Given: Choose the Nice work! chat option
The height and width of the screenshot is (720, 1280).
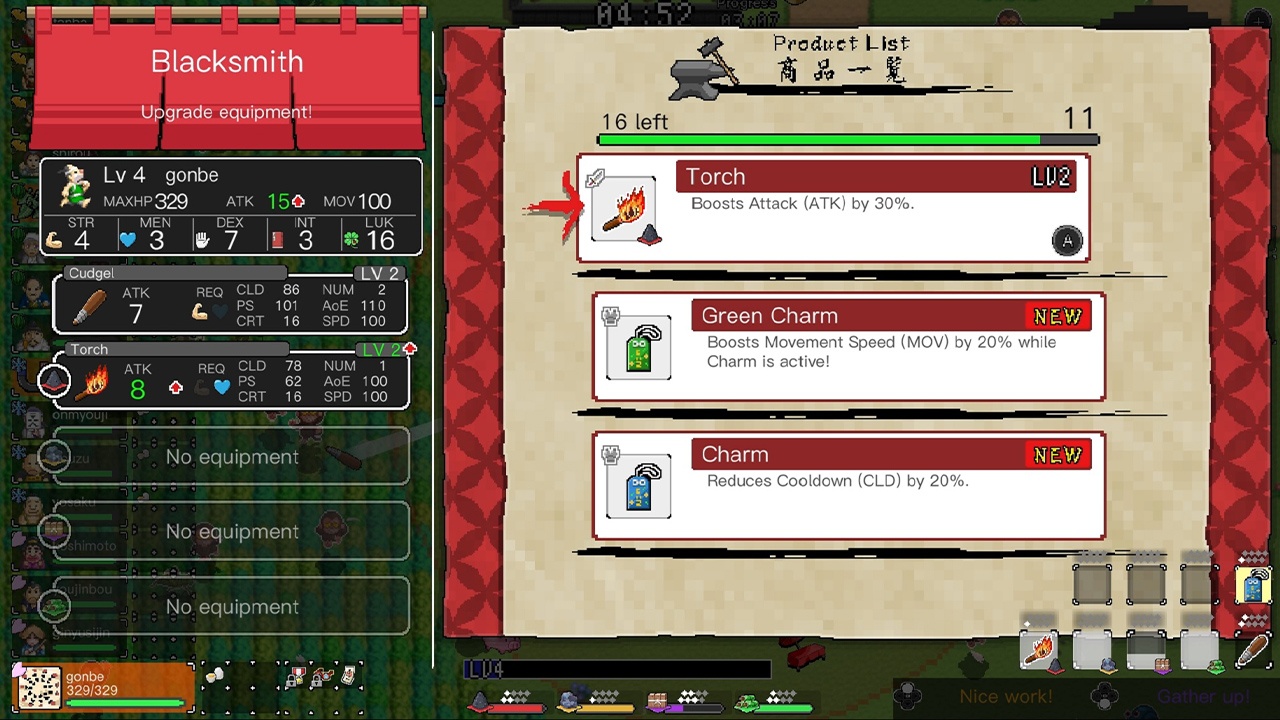Looking at the screenshot, I should (x=1006, y=697).
